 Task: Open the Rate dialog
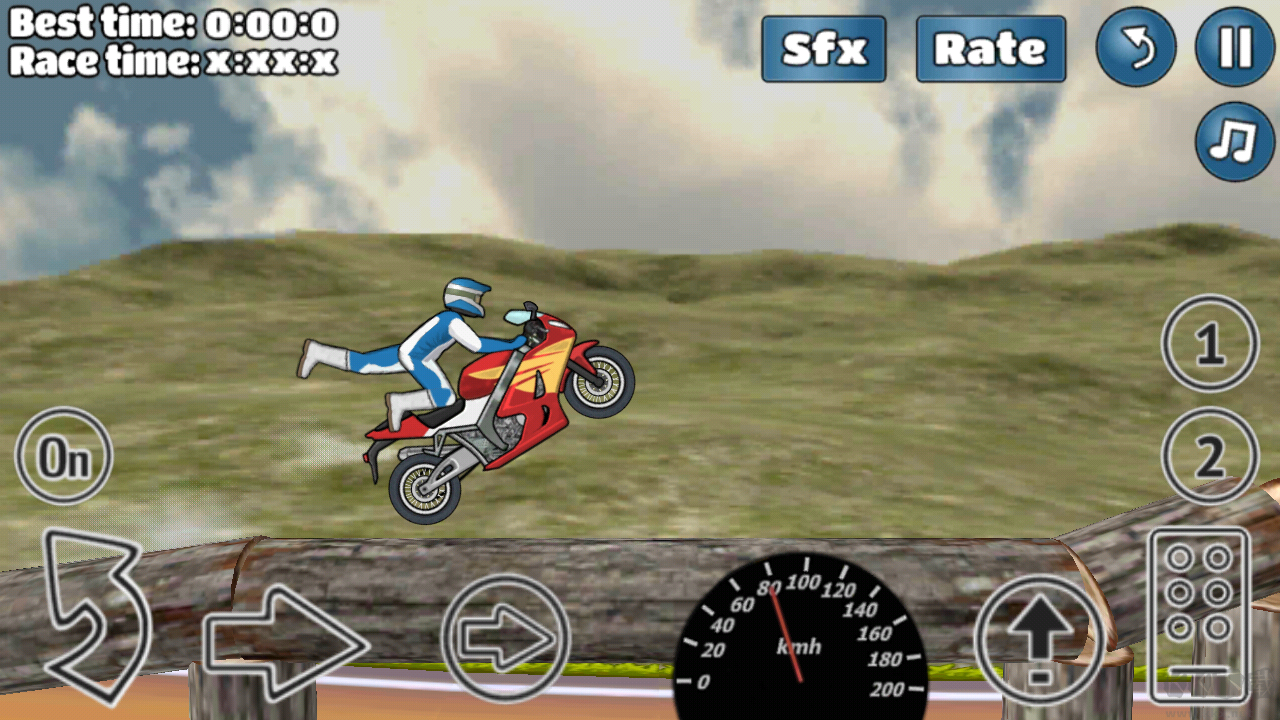coord(990,50)
